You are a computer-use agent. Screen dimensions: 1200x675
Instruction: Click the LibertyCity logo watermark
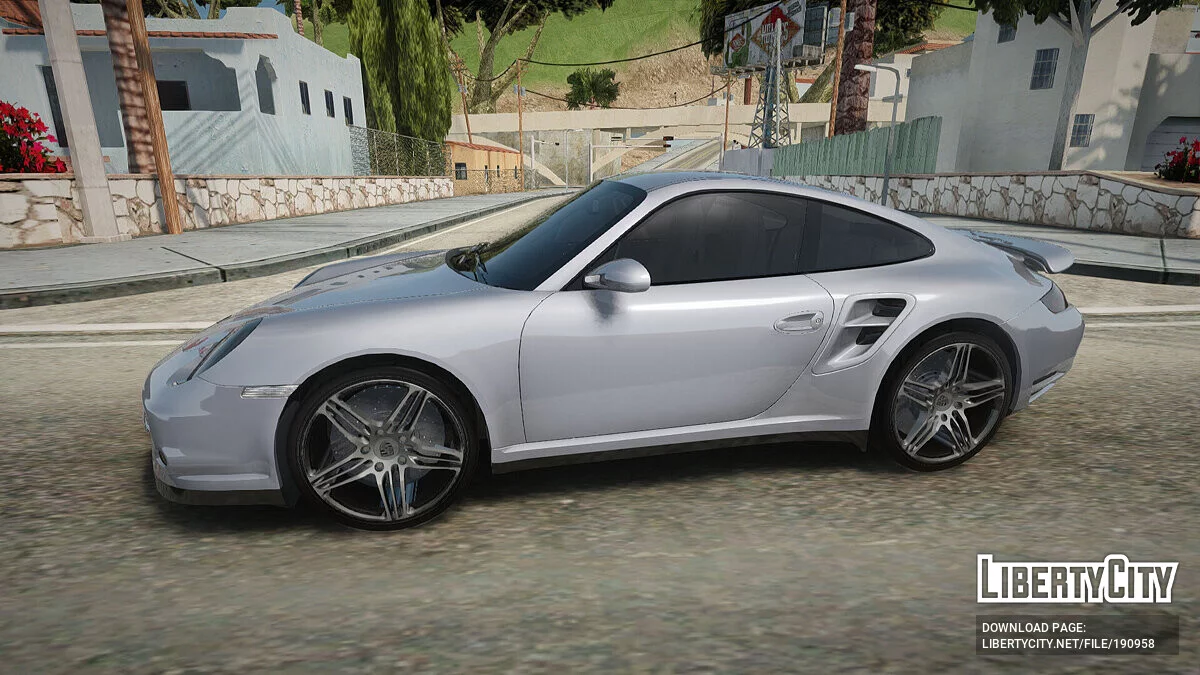coord(1077,579)
